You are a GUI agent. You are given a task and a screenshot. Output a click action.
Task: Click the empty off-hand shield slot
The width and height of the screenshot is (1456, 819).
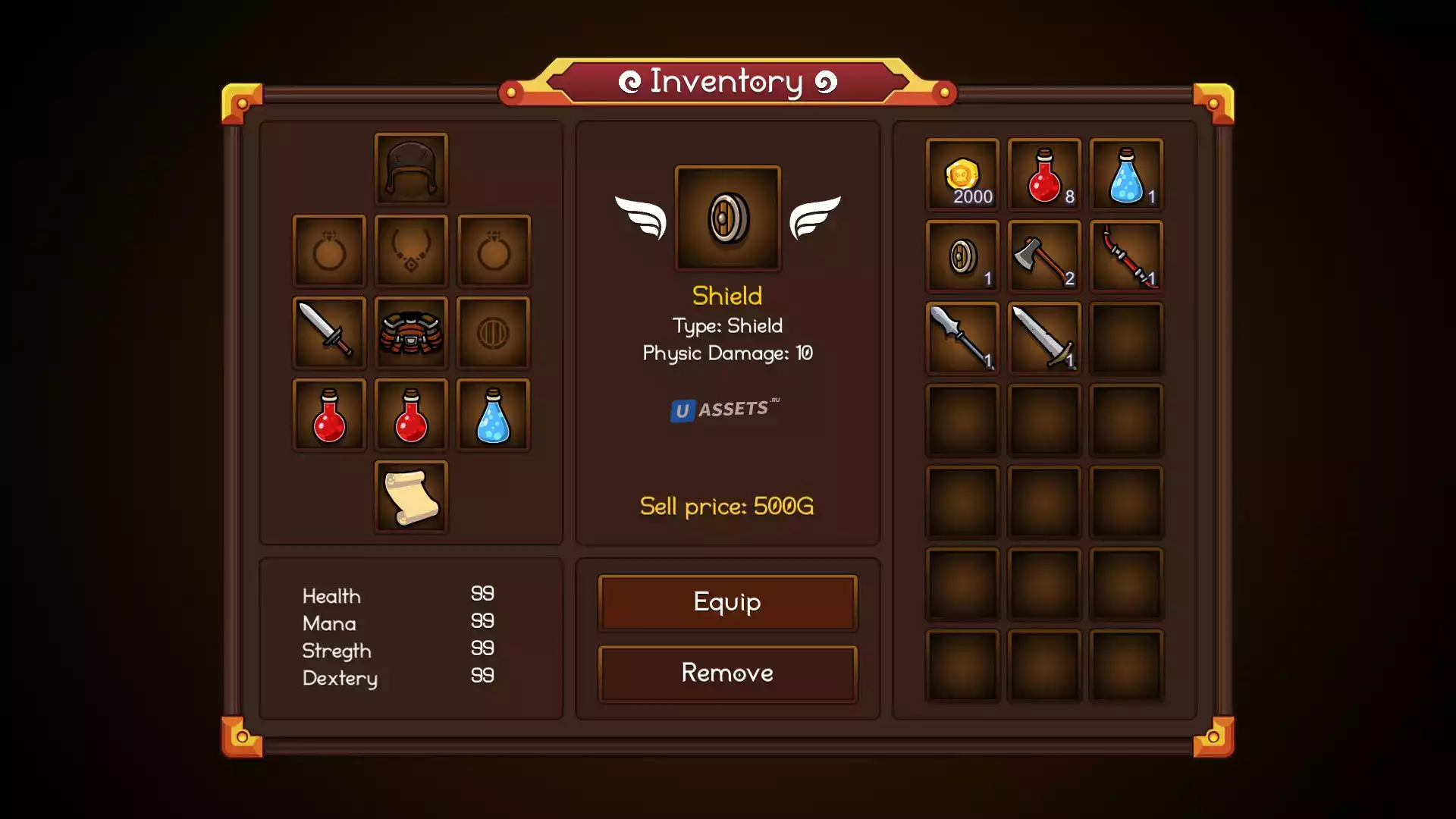coord(493,332)
